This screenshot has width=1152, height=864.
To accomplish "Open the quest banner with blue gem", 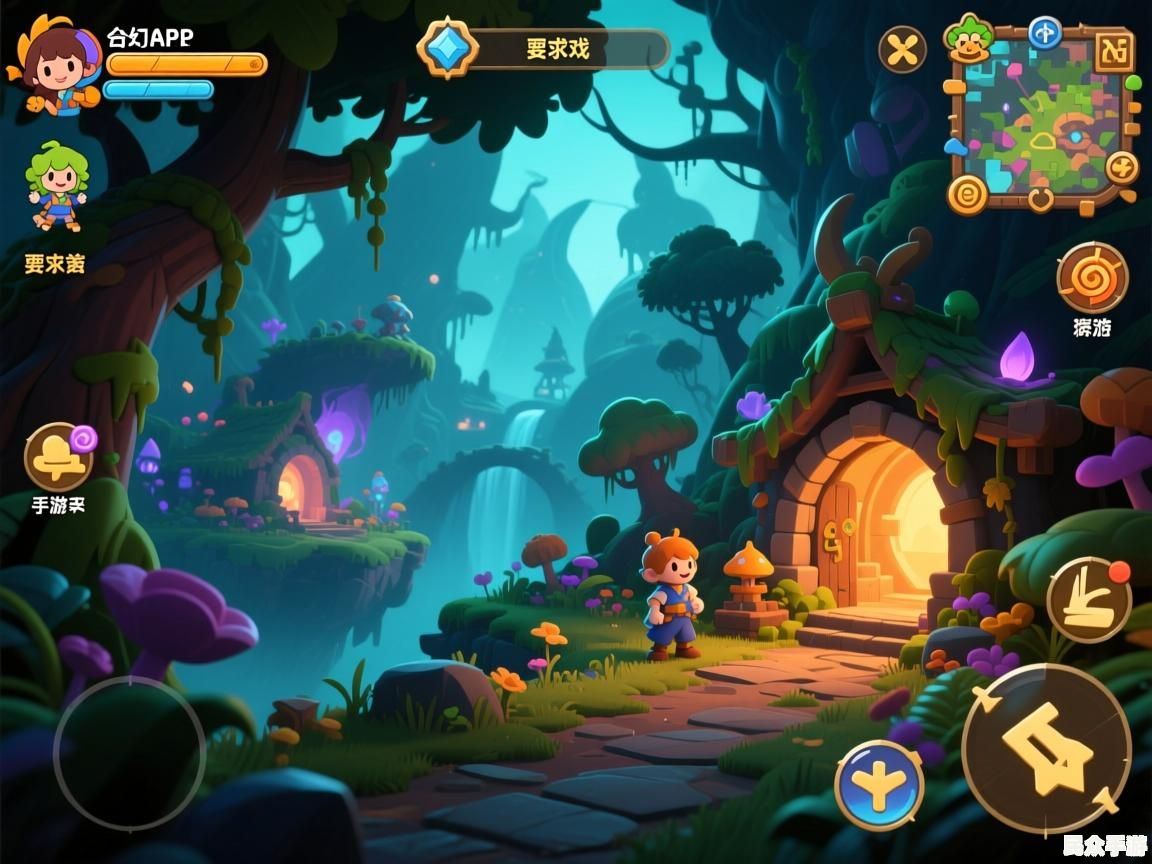I will (543, 49).
